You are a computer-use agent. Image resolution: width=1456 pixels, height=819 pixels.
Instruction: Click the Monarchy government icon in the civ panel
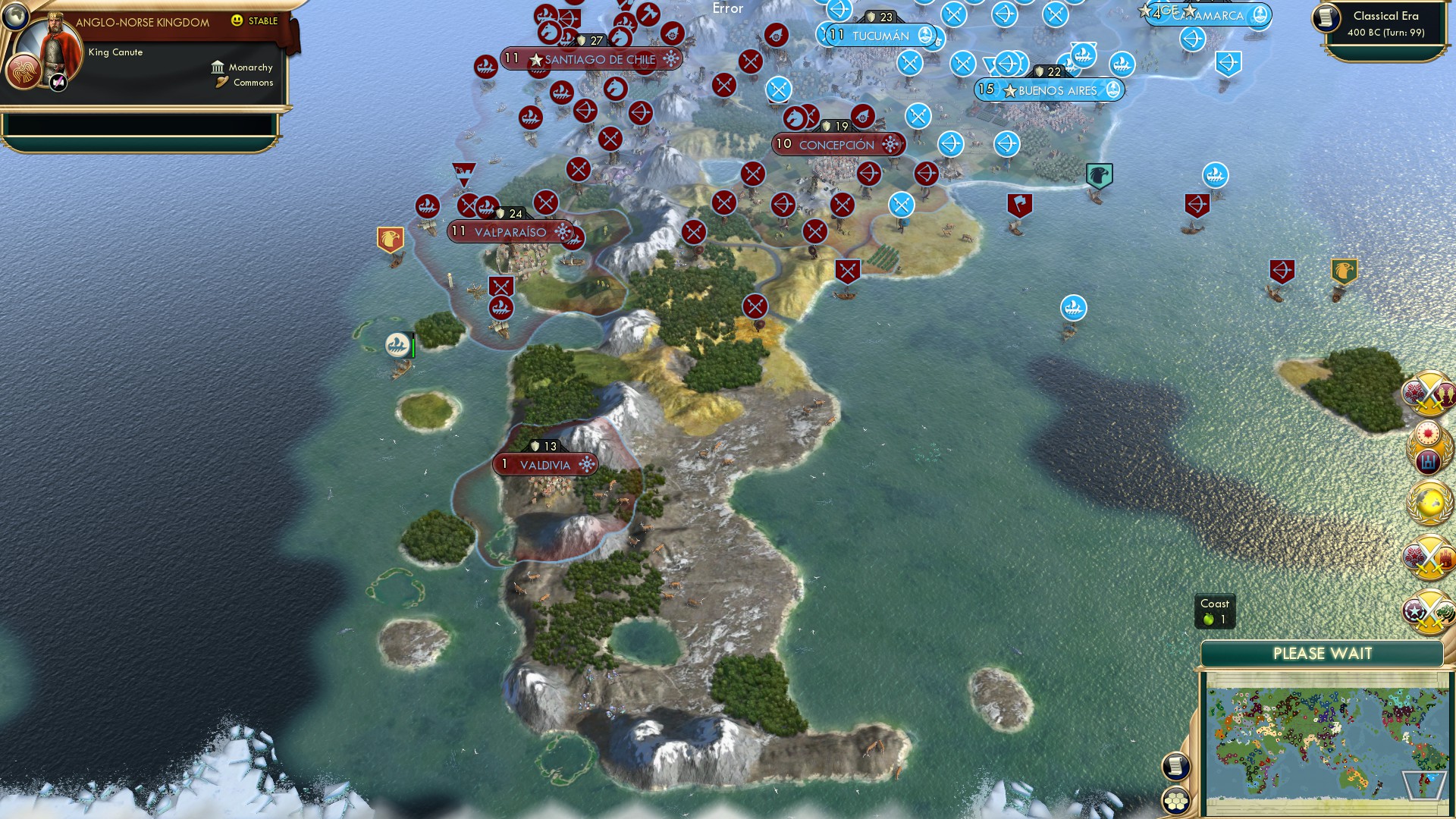coord(218,67)
